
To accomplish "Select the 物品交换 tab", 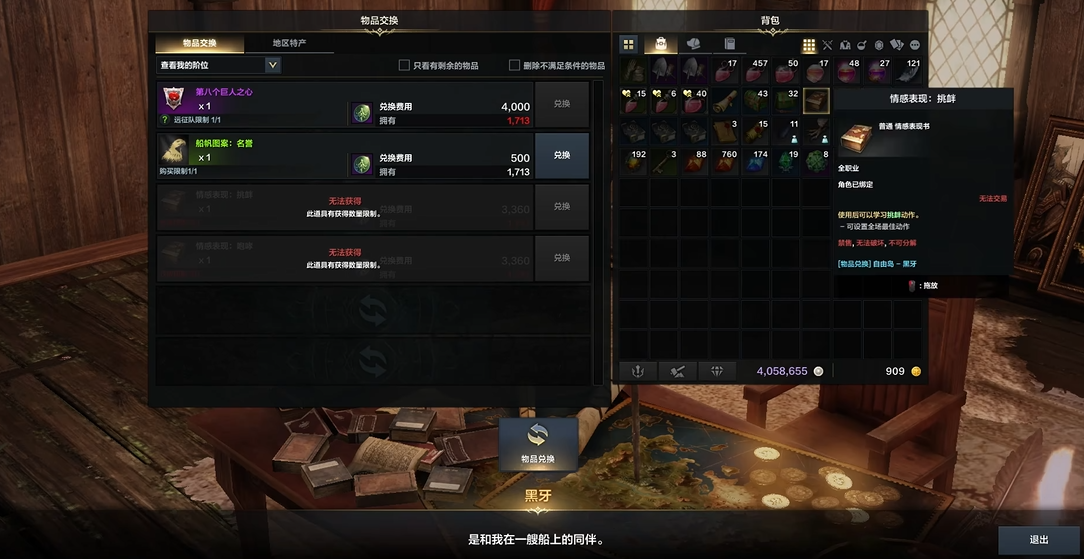I will (199, 43).
